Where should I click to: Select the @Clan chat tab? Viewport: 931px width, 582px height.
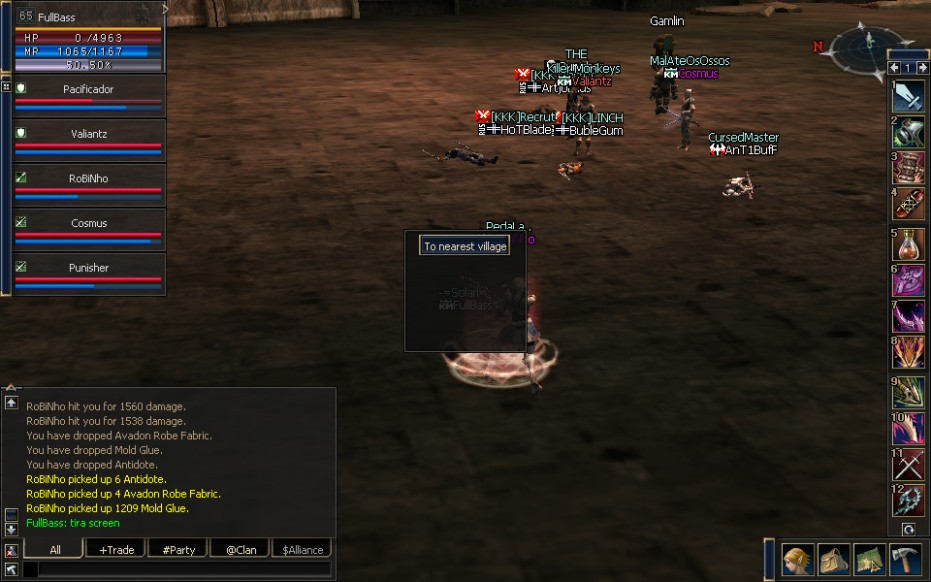click(239, 549)
